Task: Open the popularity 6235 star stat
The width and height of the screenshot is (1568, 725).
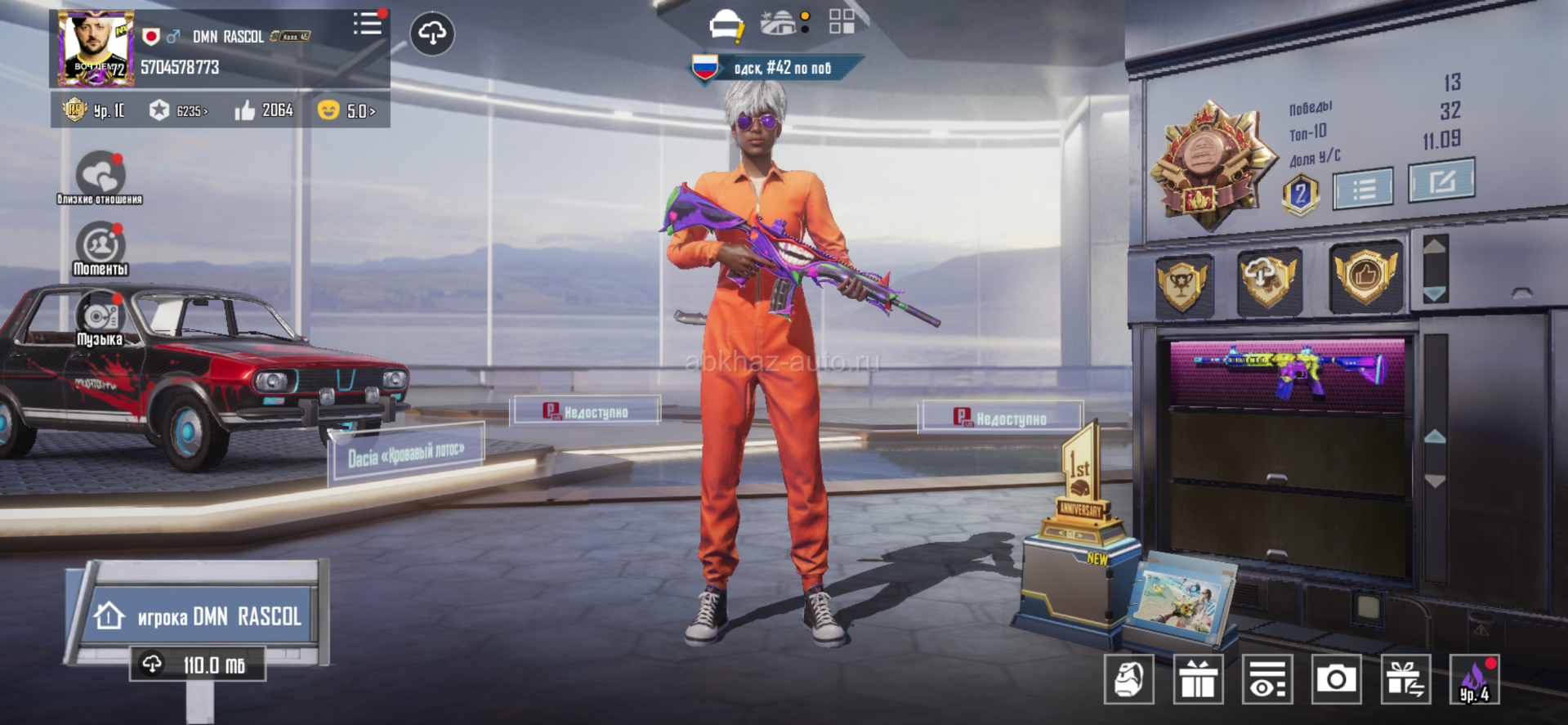Action: click(178, 110)
